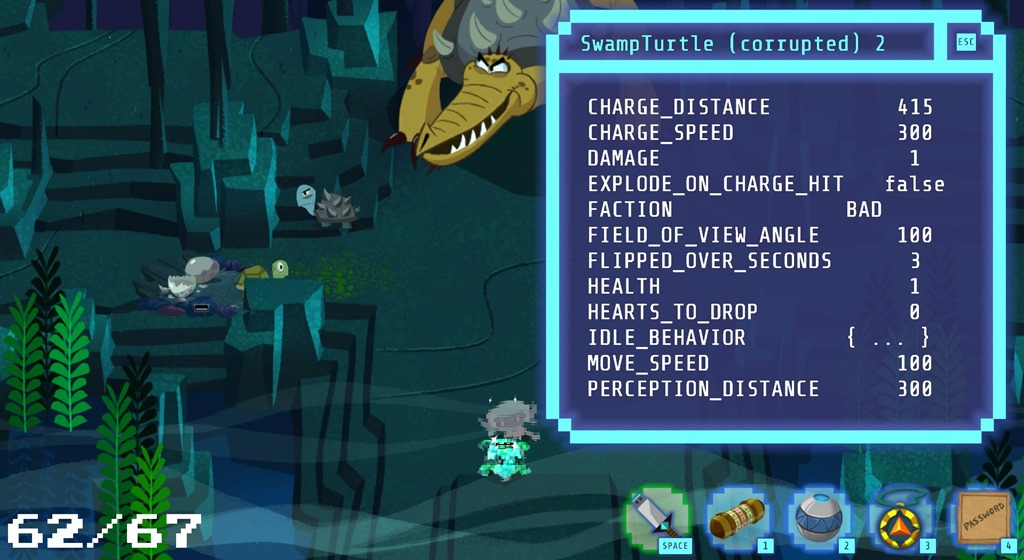
Task: Select the PASSWORD crate item slot
Action: [980, 520]
